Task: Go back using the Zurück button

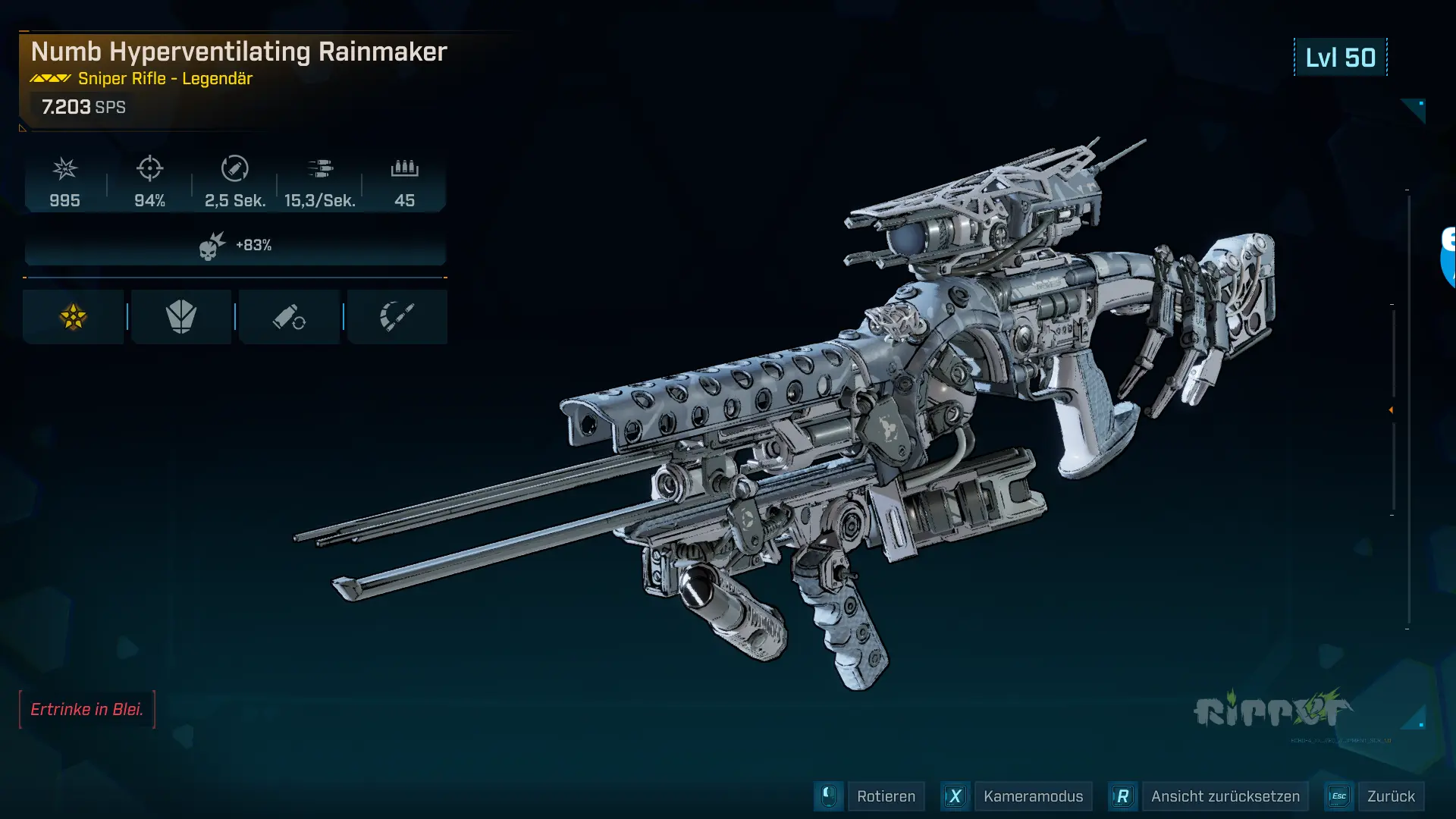Action: click(1390, 796)
